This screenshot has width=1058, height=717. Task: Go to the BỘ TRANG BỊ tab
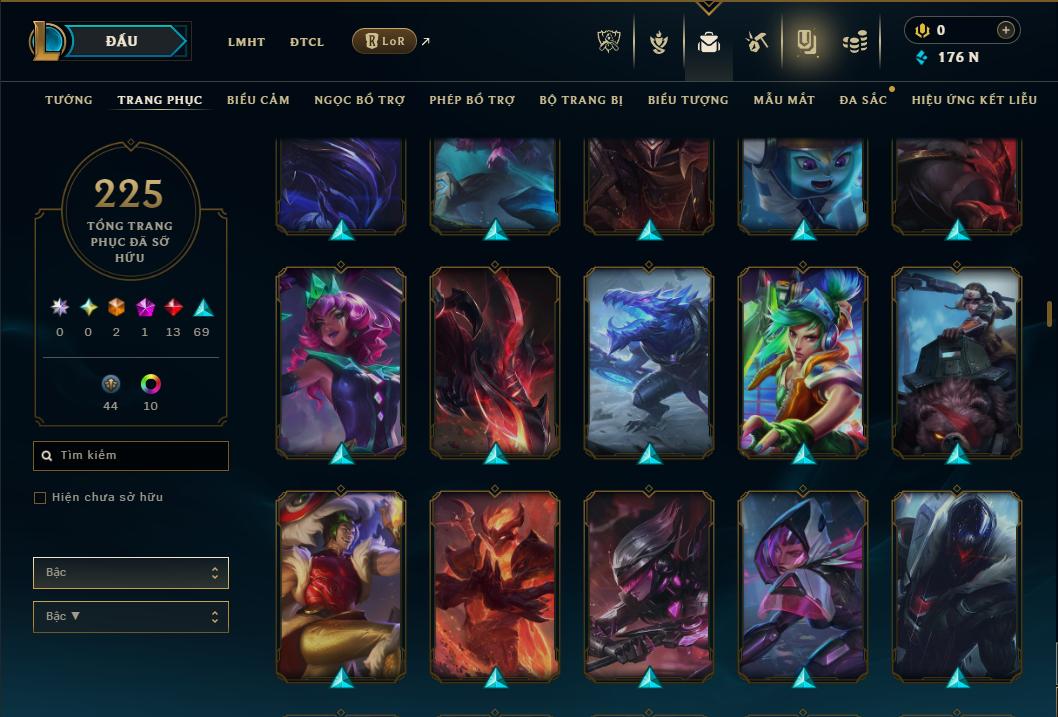tap(581, 100)
